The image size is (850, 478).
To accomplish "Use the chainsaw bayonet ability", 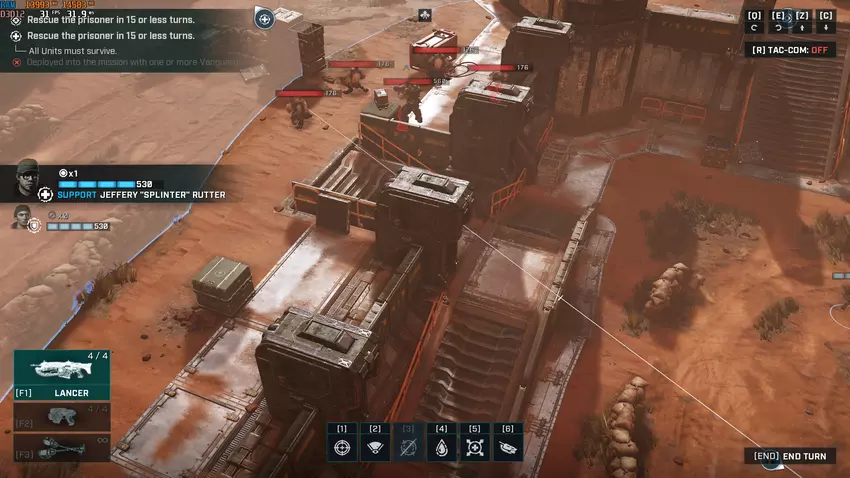I will click(x=508, y=447).
